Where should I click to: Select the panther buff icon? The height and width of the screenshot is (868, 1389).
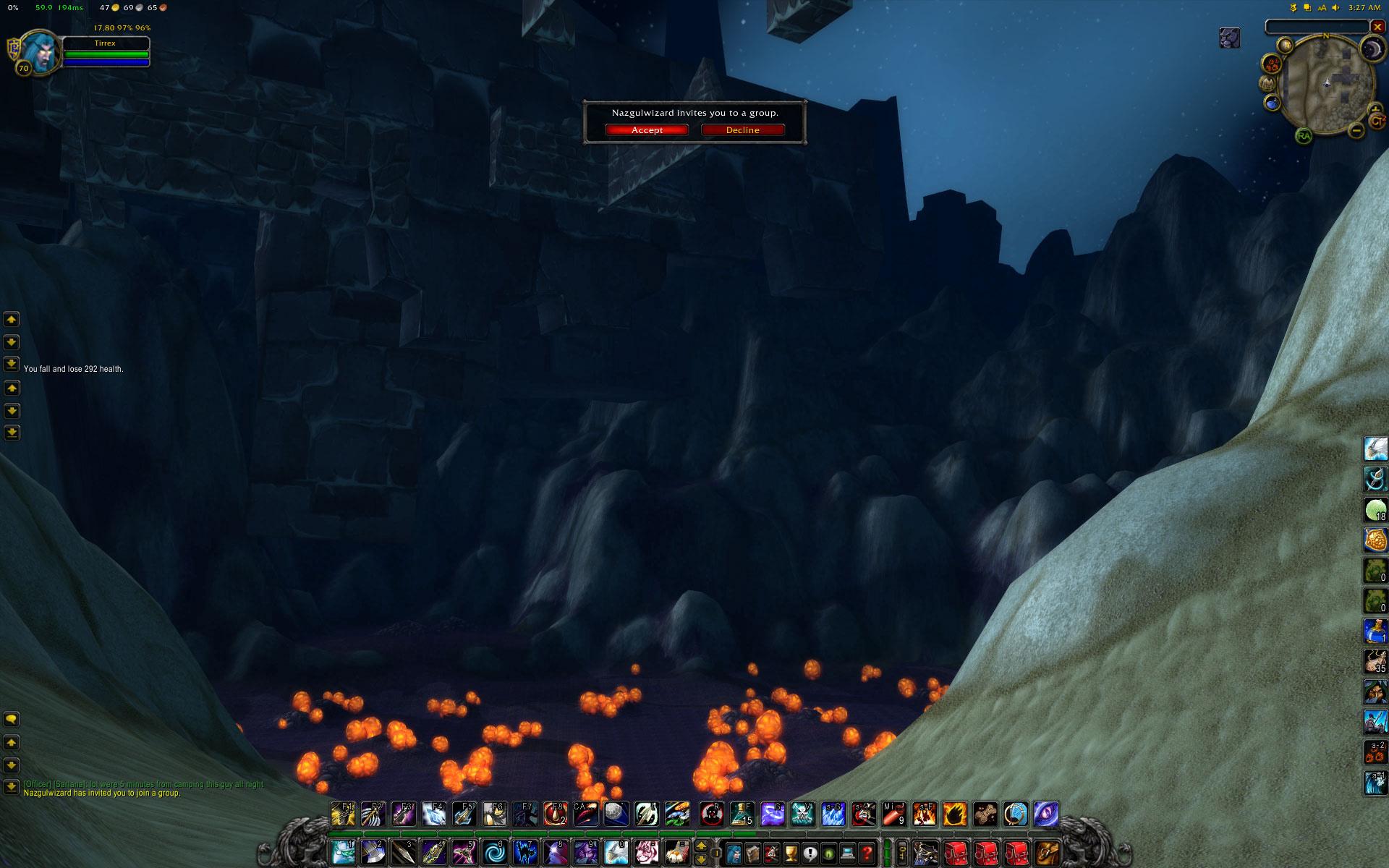click(1230, 38)
